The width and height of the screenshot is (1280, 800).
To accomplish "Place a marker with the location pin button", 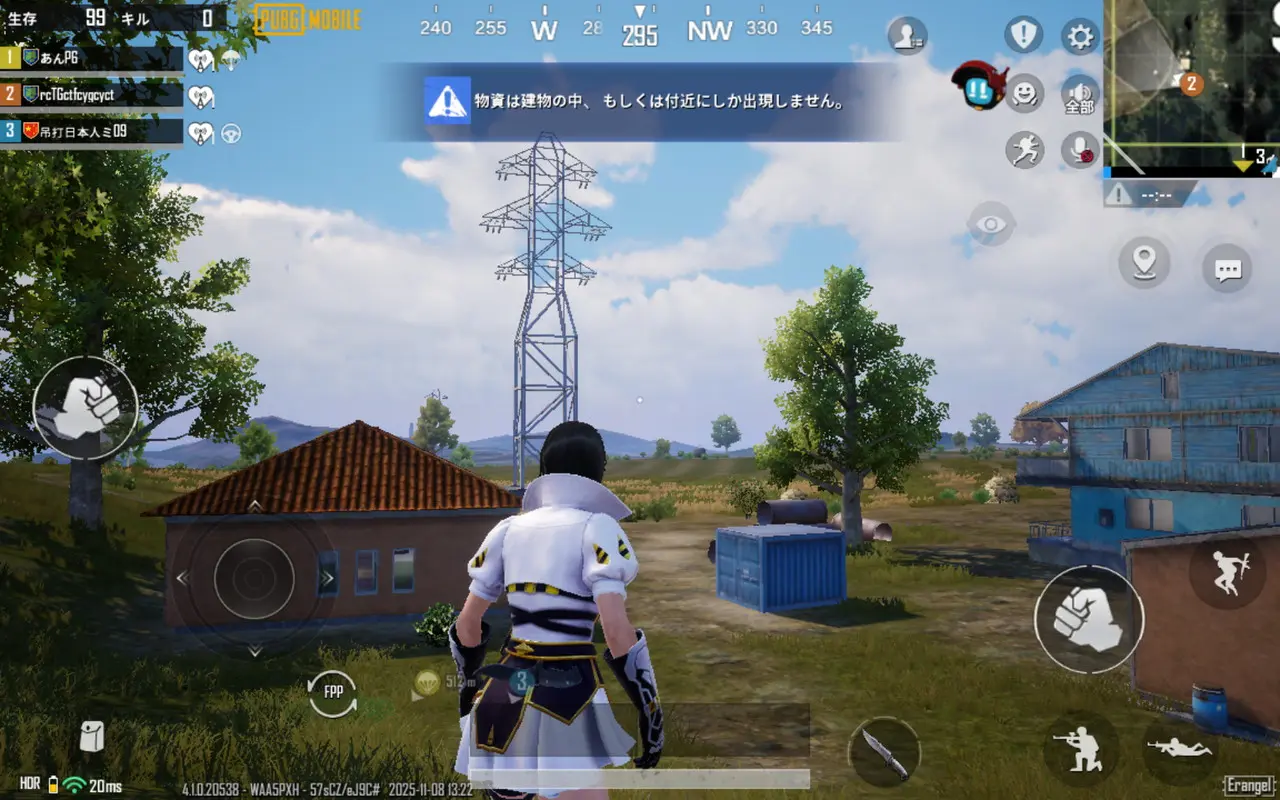I will 1145,264.
